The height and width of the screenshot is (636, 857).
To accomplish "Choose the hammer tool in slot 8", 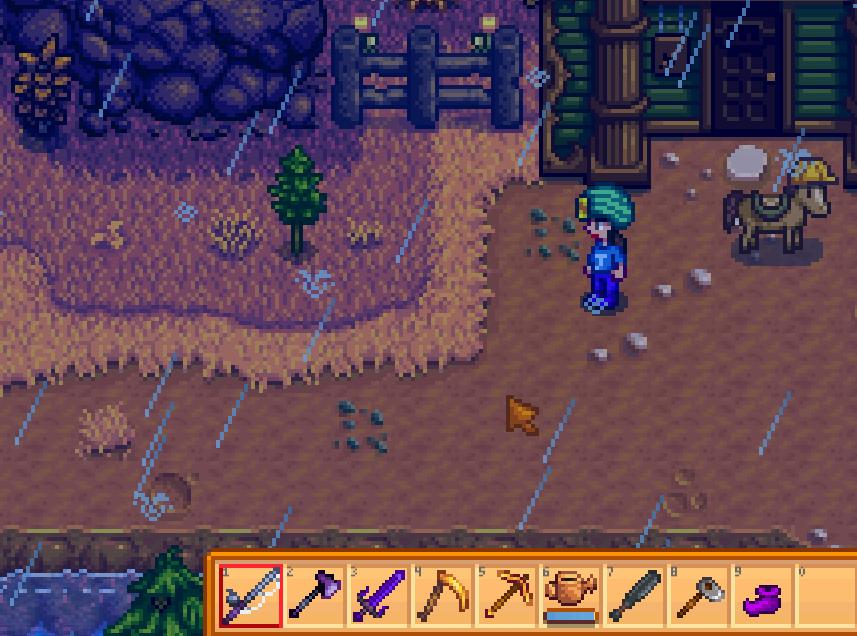I will (x=698, y=596).
